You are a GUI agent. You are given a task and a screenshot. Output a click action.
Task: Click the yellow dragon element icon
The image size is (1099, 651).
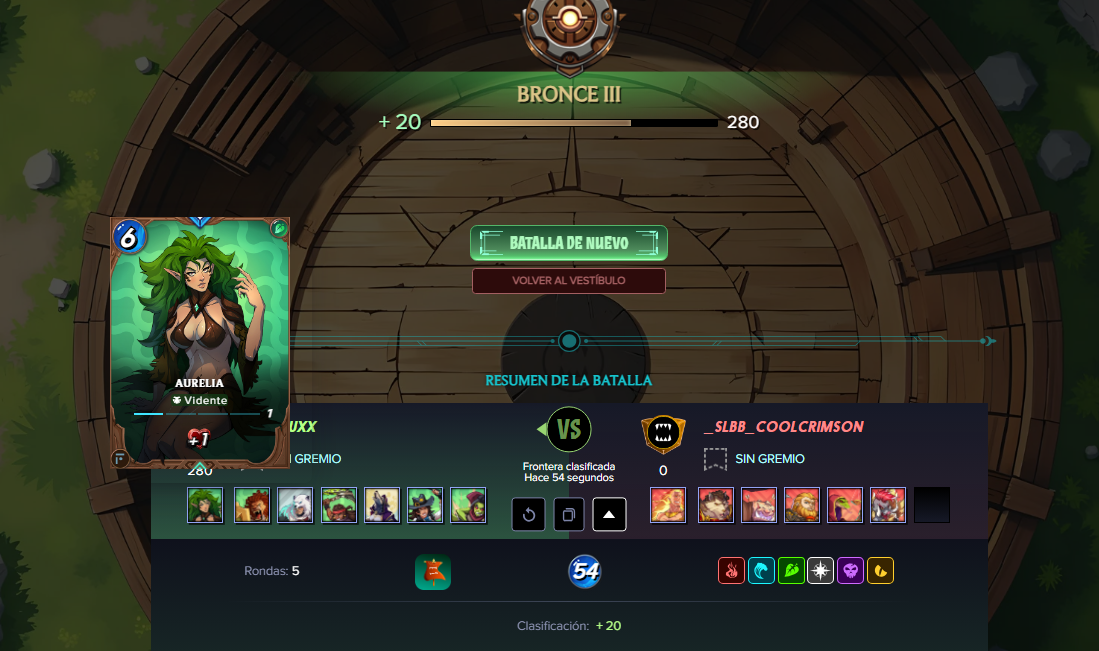[x=880, y=571]
